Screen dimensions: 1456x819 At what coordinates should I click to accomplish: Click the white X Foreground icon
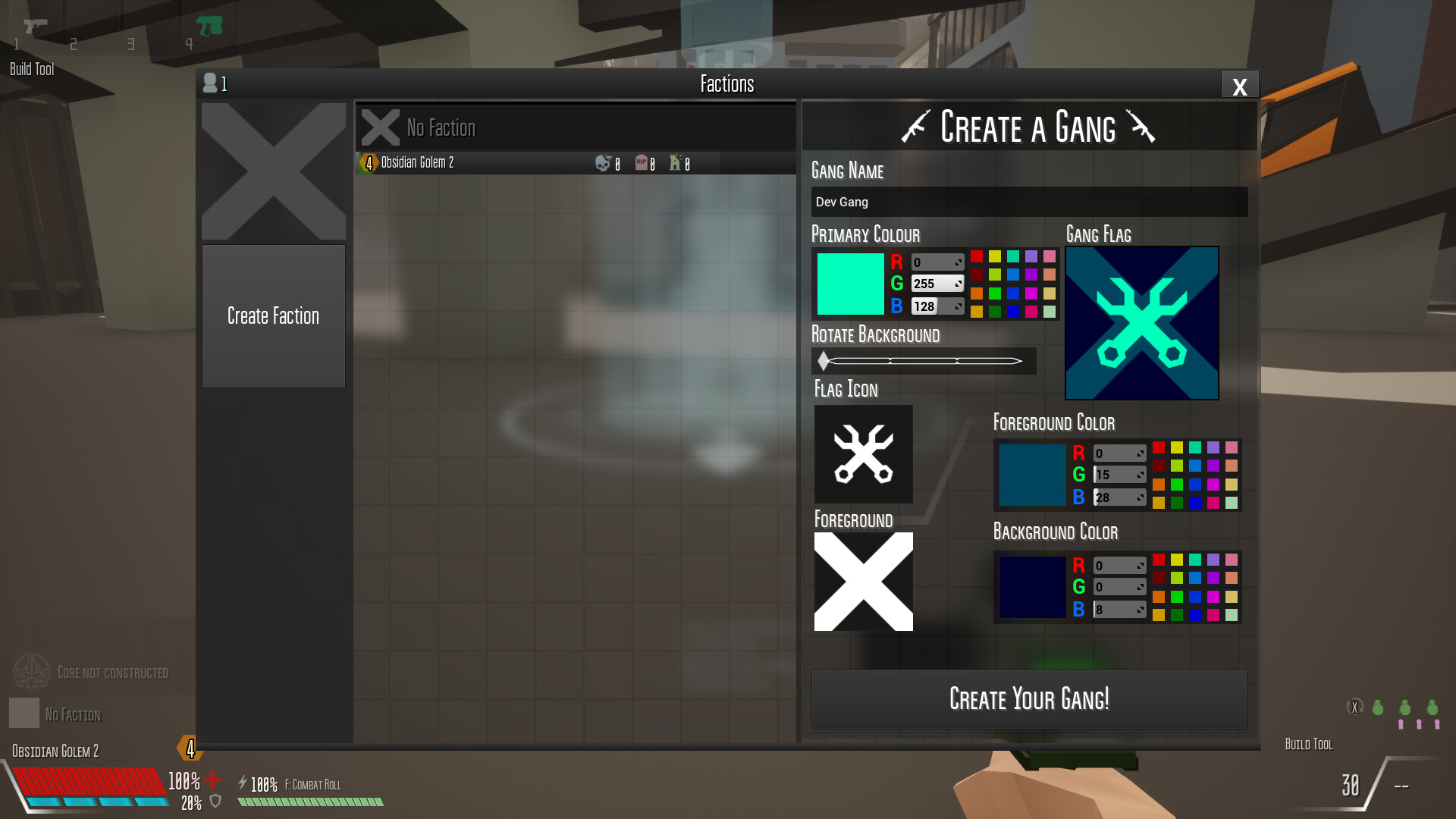[x=863, y=581]
